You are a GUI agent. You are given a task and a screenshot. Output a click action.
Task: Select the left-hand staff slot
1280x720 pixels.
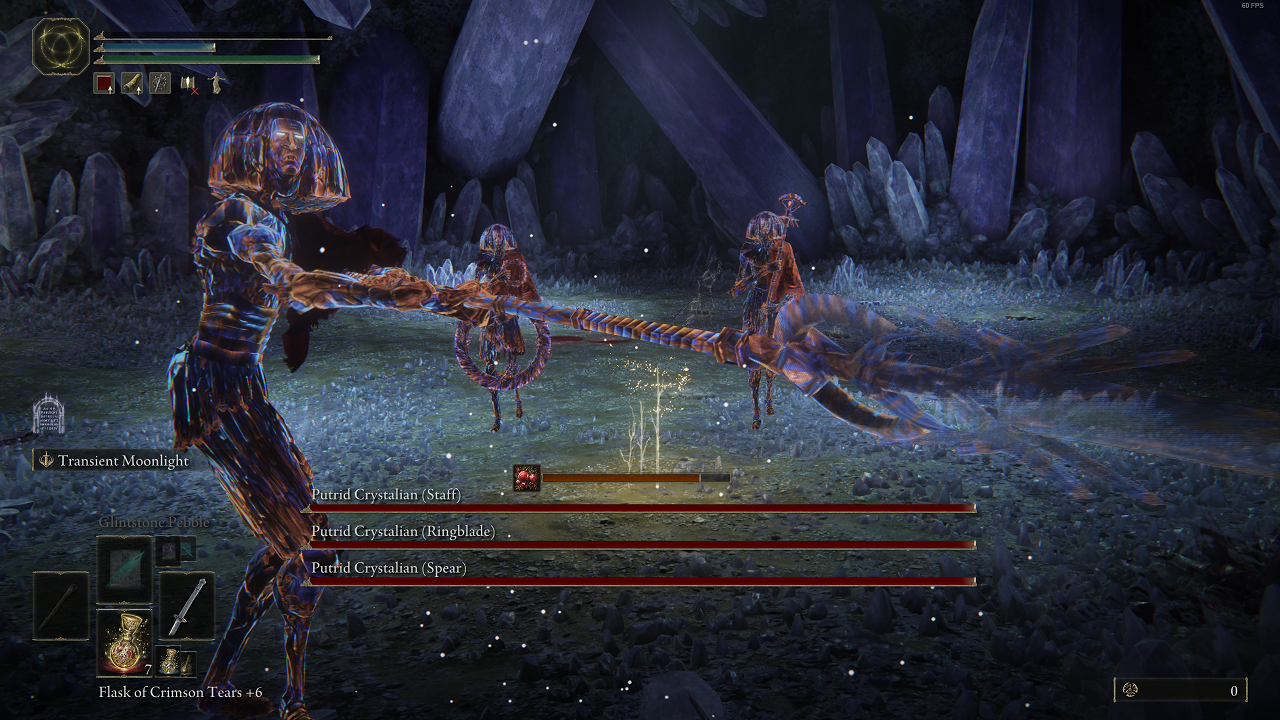(x=60, y=605)
